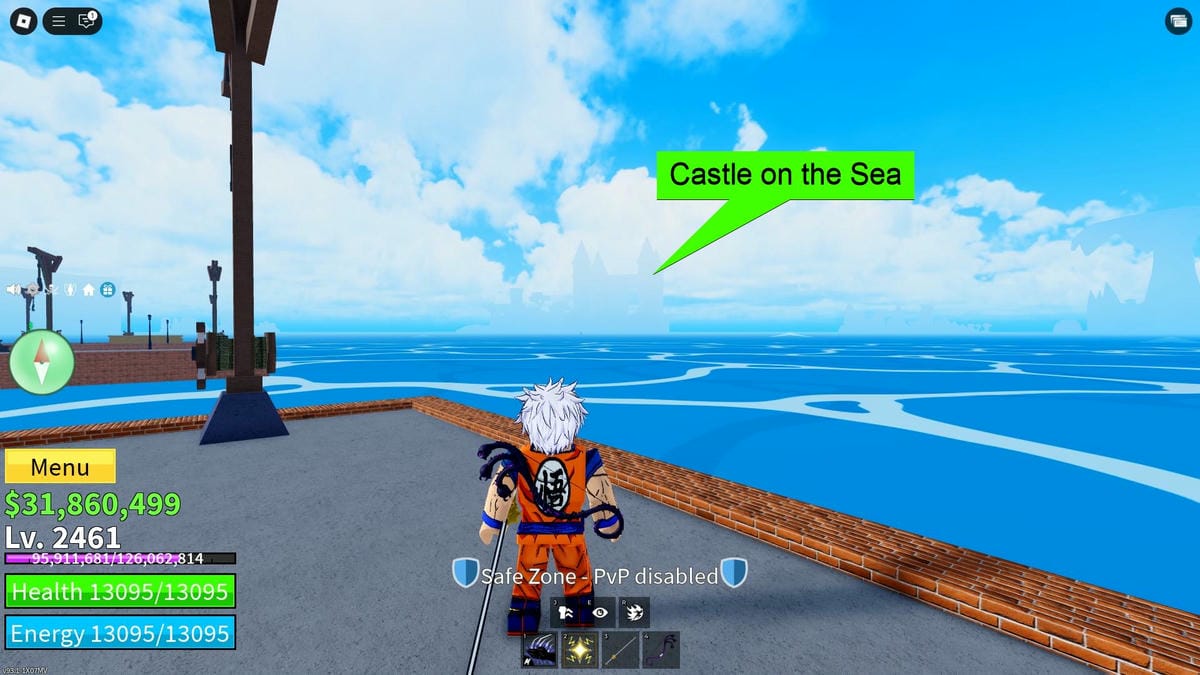This screenshot has height=675, width=1200.
Task: Activate the fist with arrows ability
Action: 566,612
